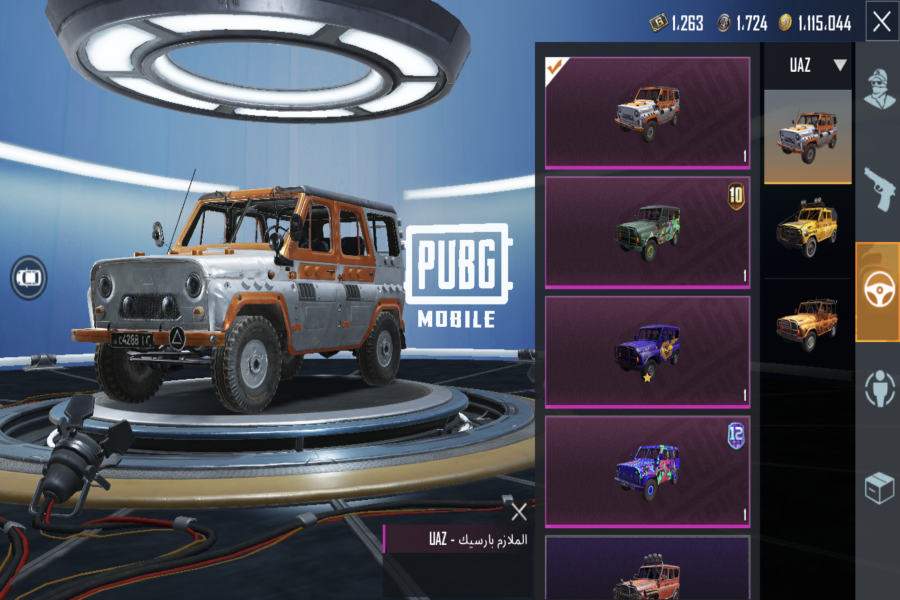The width and height of the screenshot is (900, 600).
Task: Close the inventory screen
Action: 881,22
